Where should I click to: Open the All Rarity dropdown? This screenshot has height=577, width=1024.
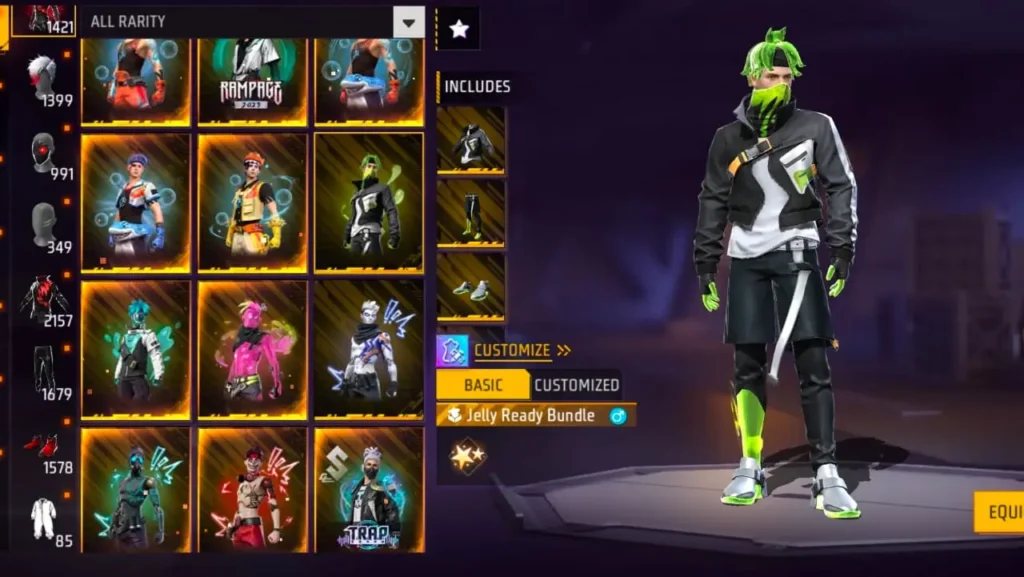tap(408, 22)
